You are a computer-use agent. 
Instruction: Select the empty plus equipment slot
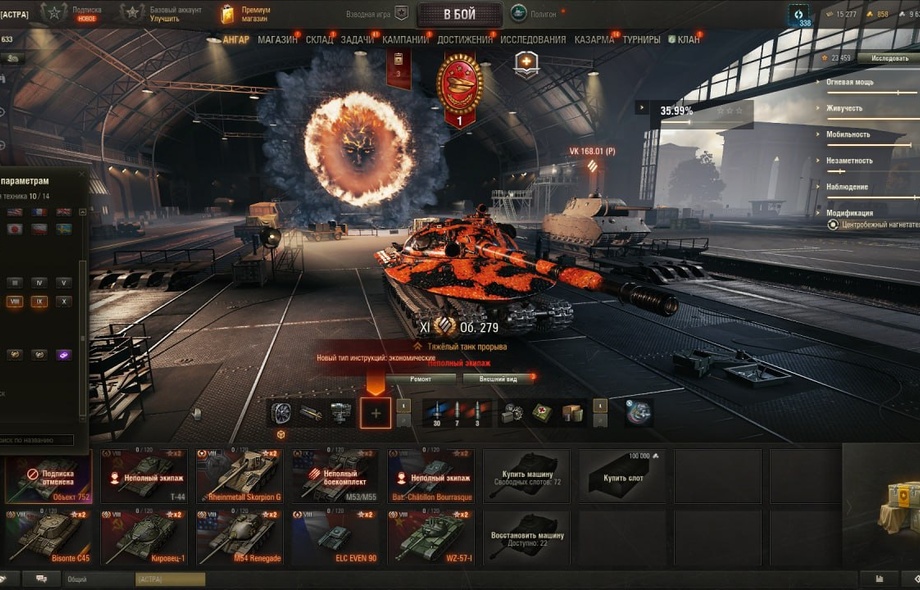coord(376,412)
